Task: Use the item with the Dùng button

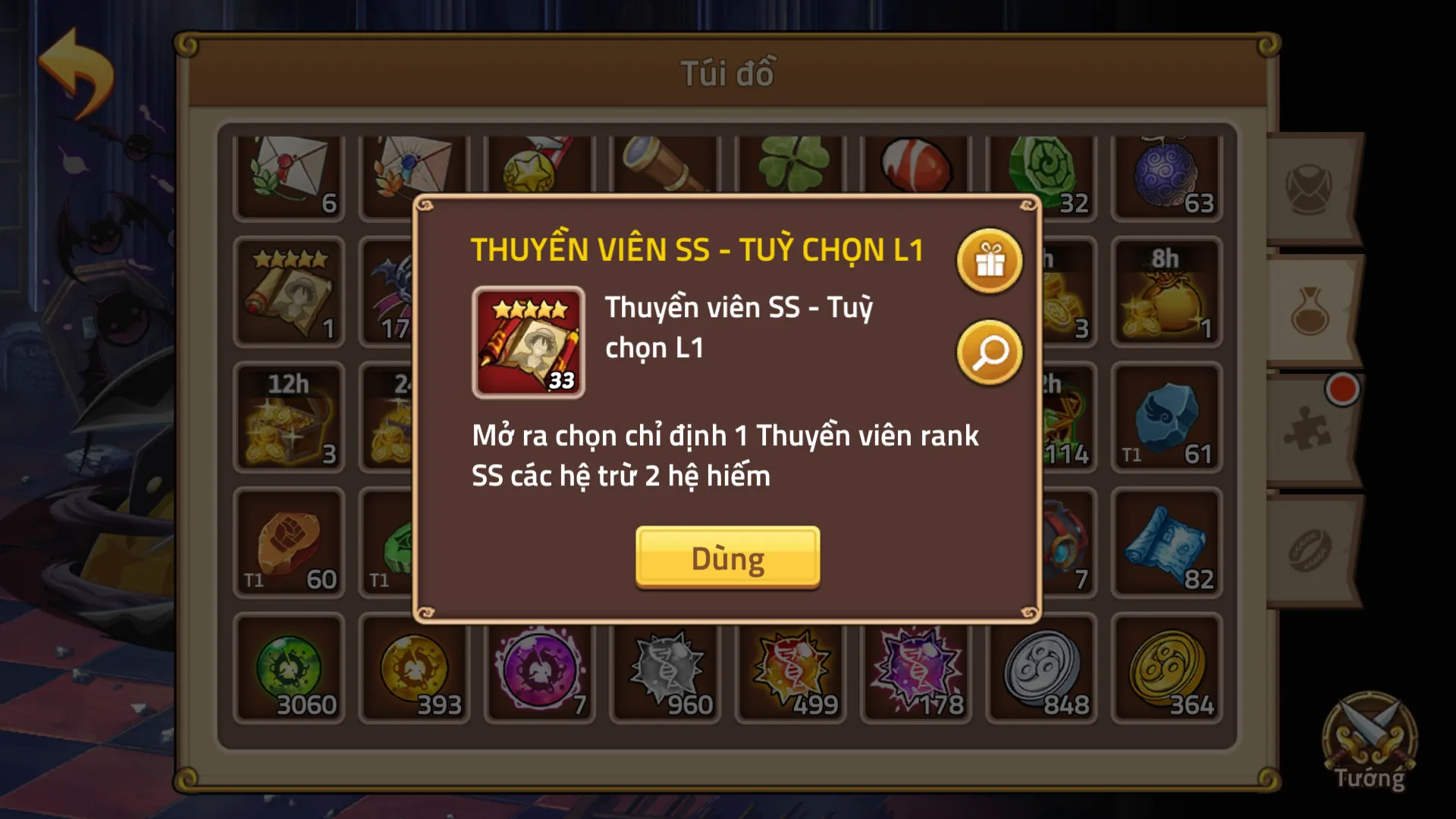Action: (x=727, y=557)
